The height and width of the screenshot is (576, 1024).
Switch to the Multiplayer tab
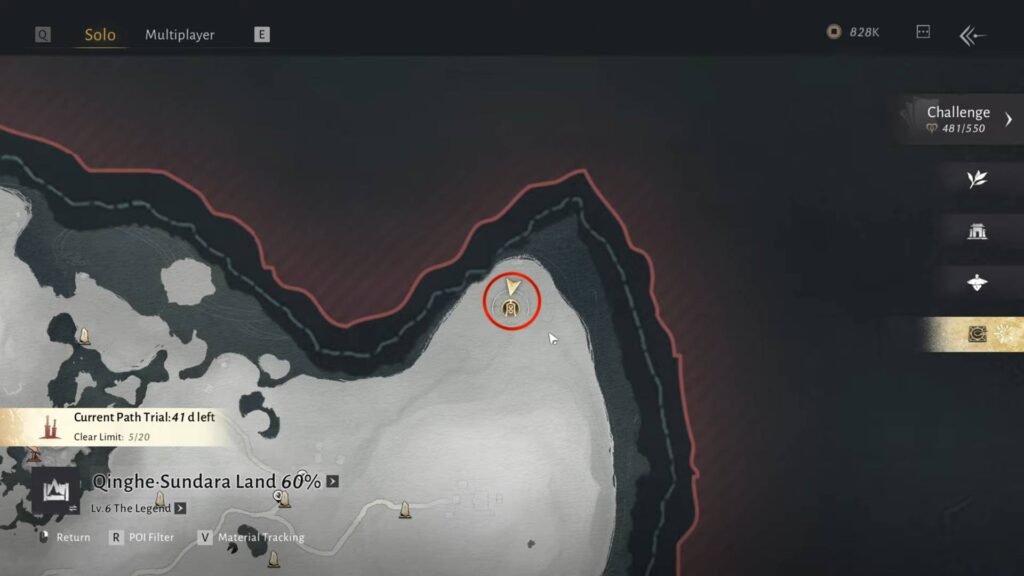[179, 35]
